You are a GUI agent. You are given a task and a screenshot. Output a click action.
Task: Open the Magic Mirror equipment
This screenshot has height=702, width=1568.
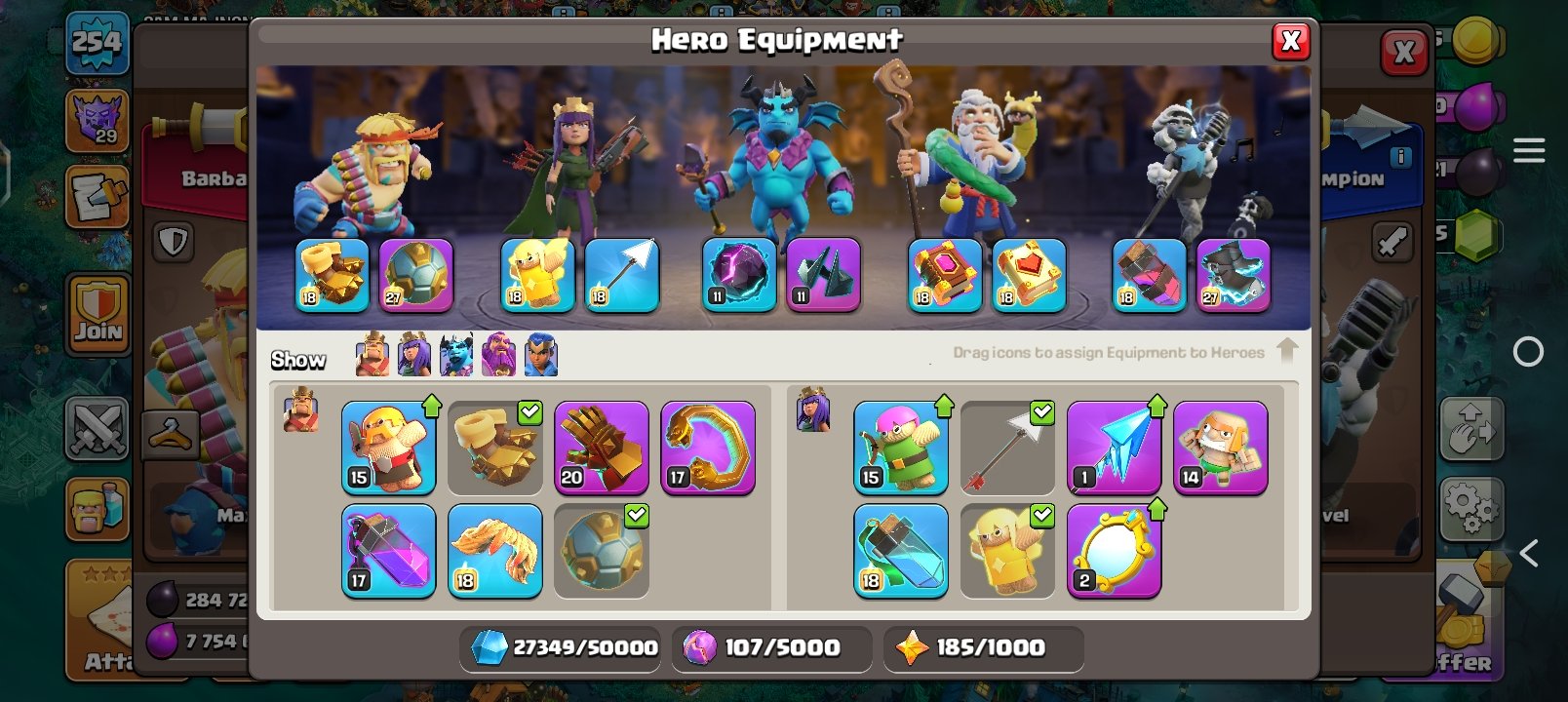1115,549
